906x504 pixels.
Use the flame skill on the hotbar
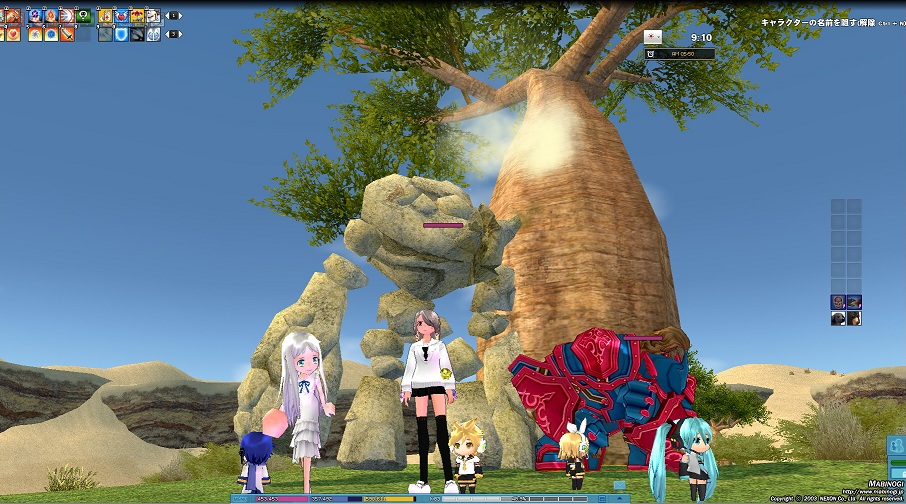point(51,16)
